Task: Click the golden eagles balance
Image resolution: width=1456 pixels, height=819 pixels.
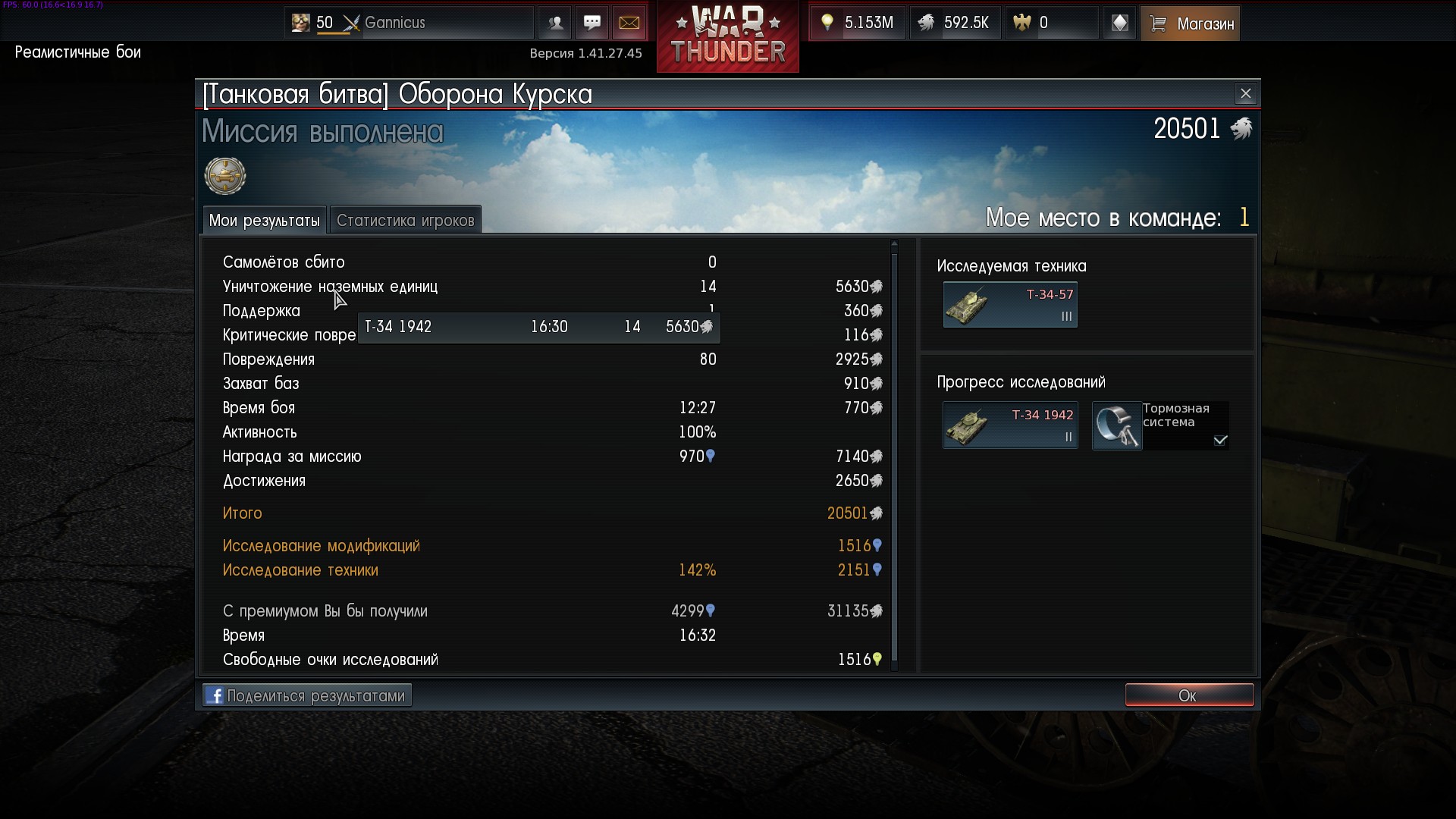Action: [1051, 24]
